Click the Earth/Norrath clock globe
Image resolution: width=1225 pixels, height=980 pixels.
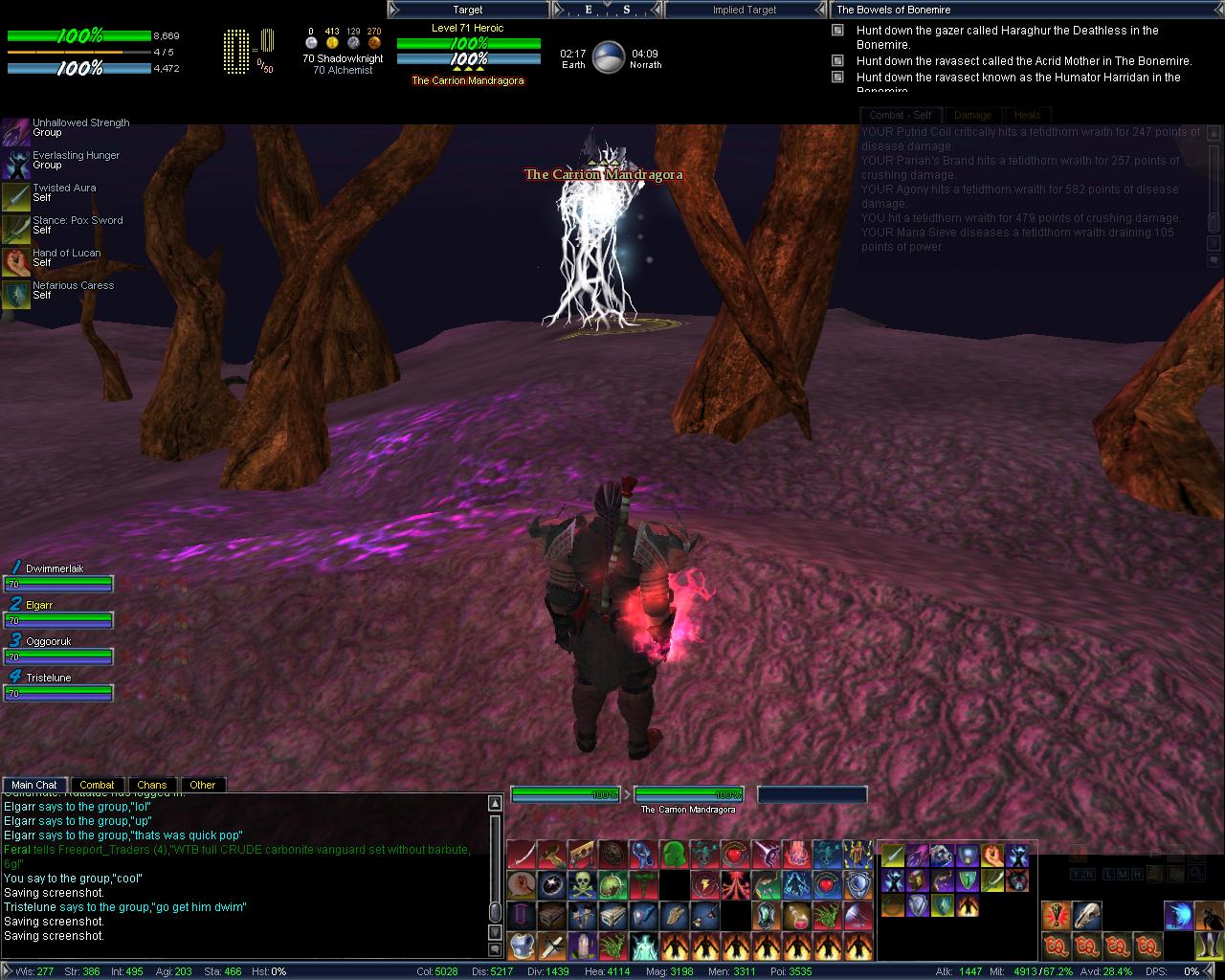[x=609, y=58]
